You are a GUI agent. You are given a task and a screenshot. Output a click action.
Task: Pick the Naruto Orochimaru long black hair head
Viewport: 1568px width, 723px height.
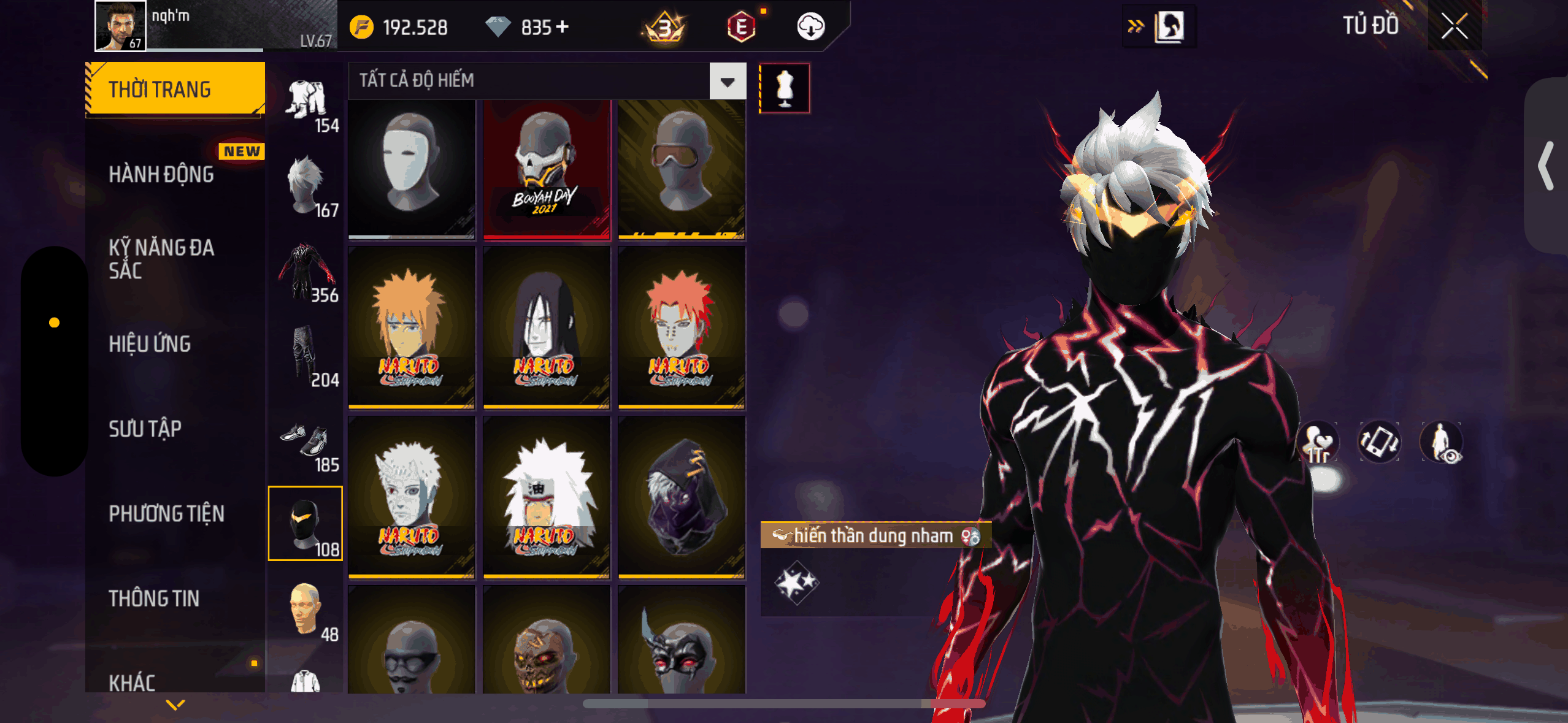[x=546, y=328]
